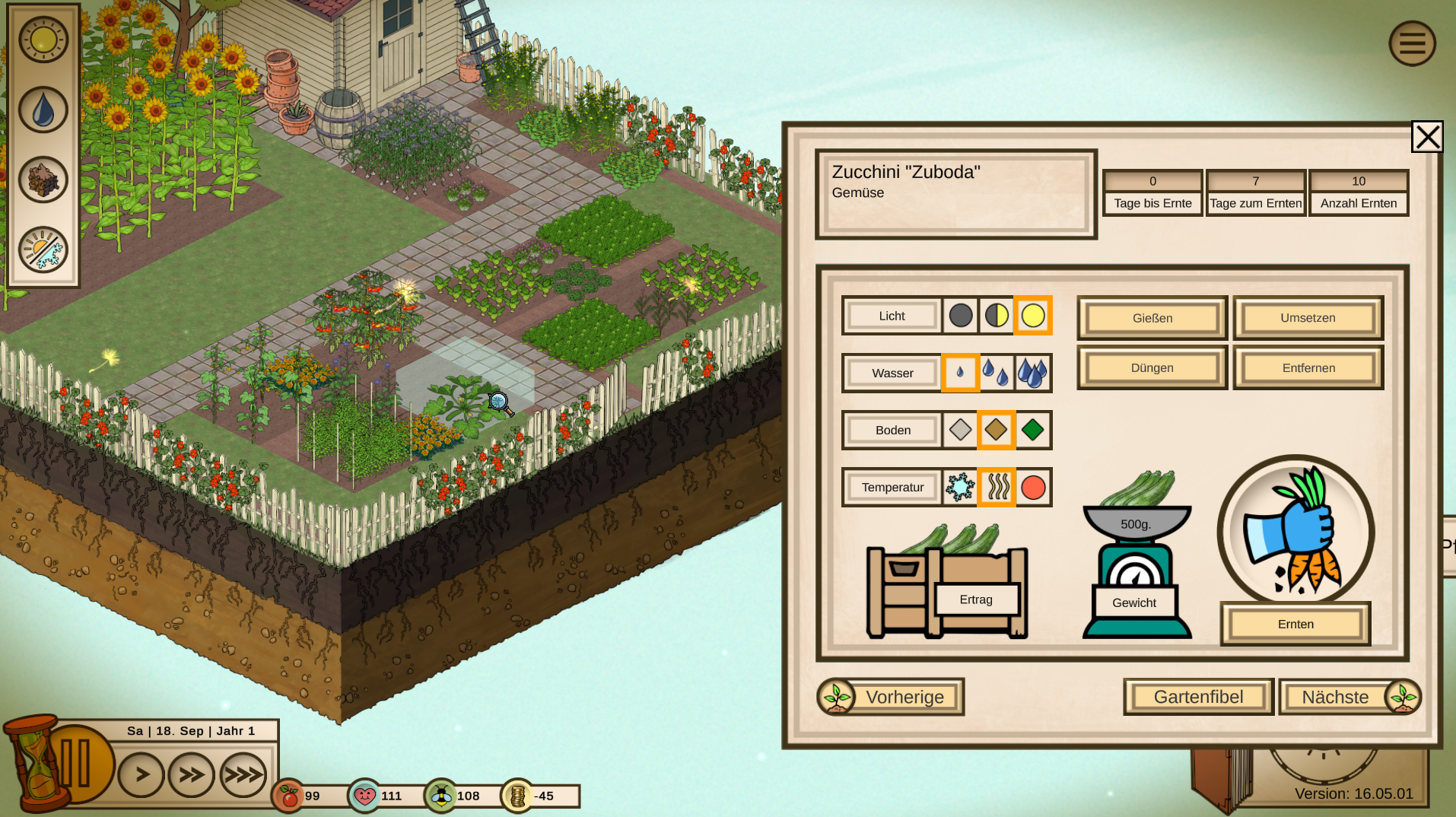Choose the green soil diamond option
Image resolution: width=1456 pixels, height=817 pixels.
pos(1032,430)
